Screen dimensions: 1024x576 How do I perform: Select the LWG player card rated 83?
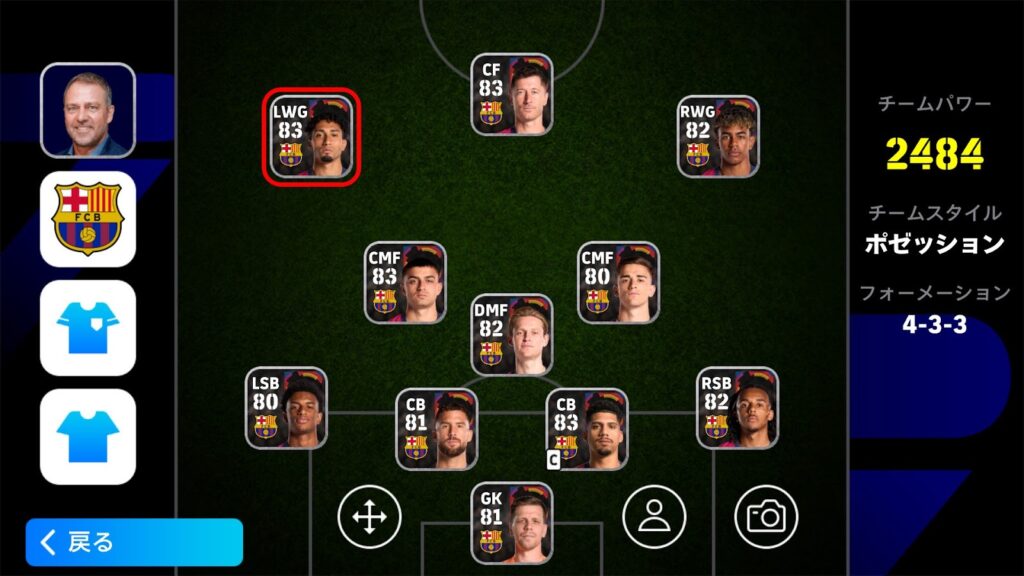(312, 137)
